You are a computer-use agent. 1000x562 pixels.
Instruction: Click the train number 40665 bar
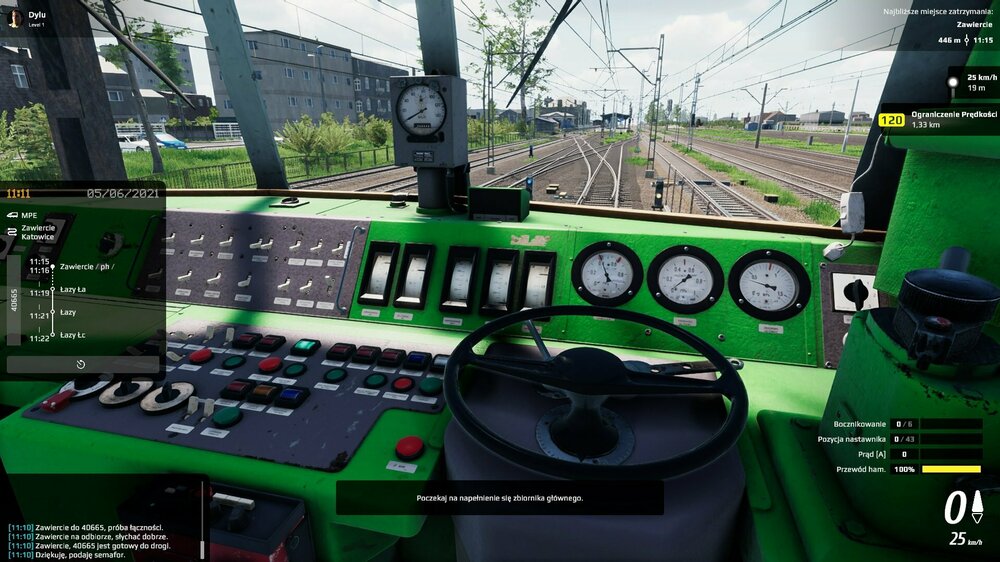point(13,300)
